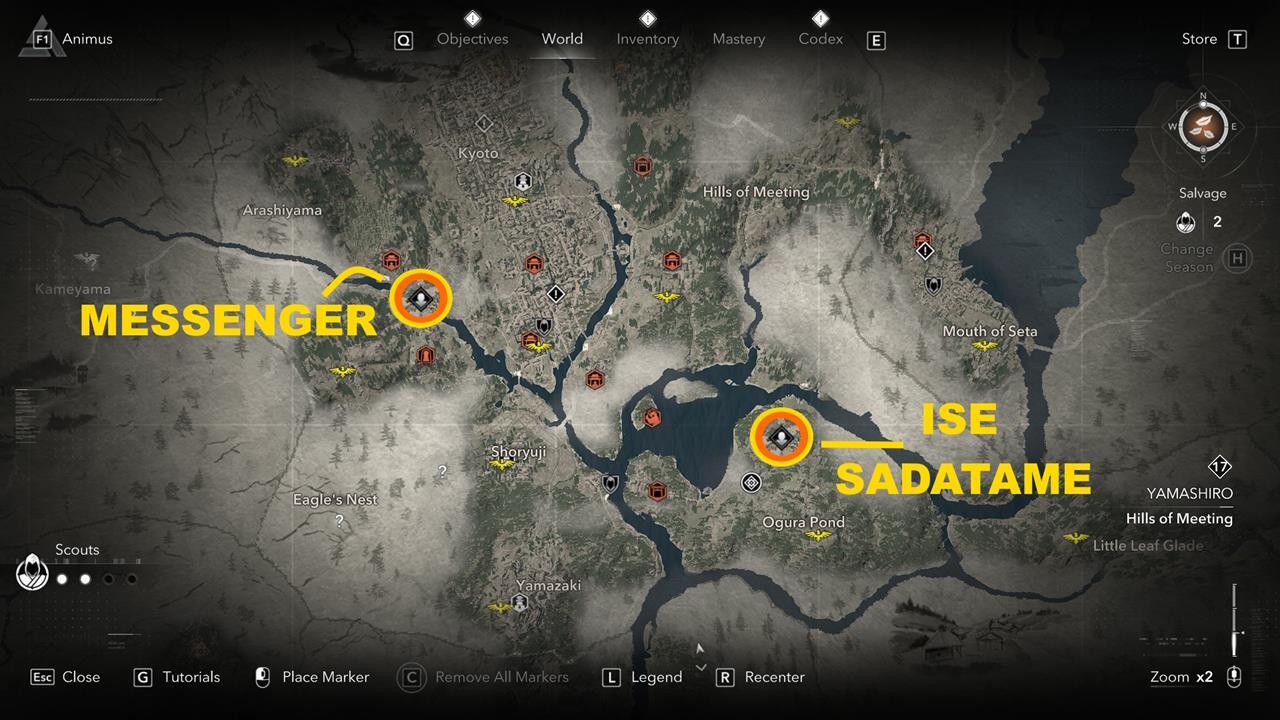Select the Ogura Pond viewpoint eagle marker
Screen dimensions: 1280x720
[x=818, y=536]
